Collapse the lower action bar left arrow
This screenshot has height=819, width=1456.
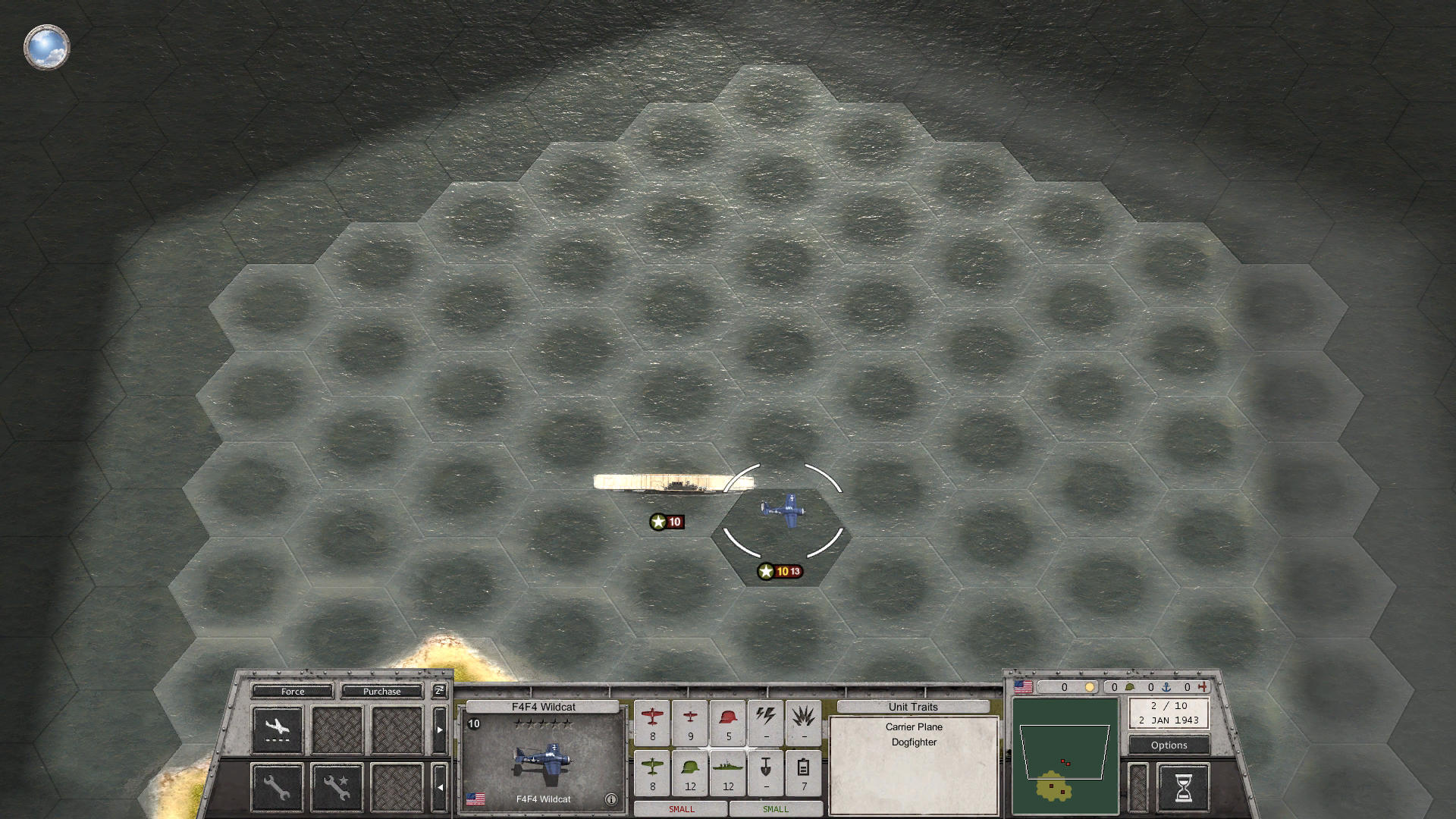(441, 786)
